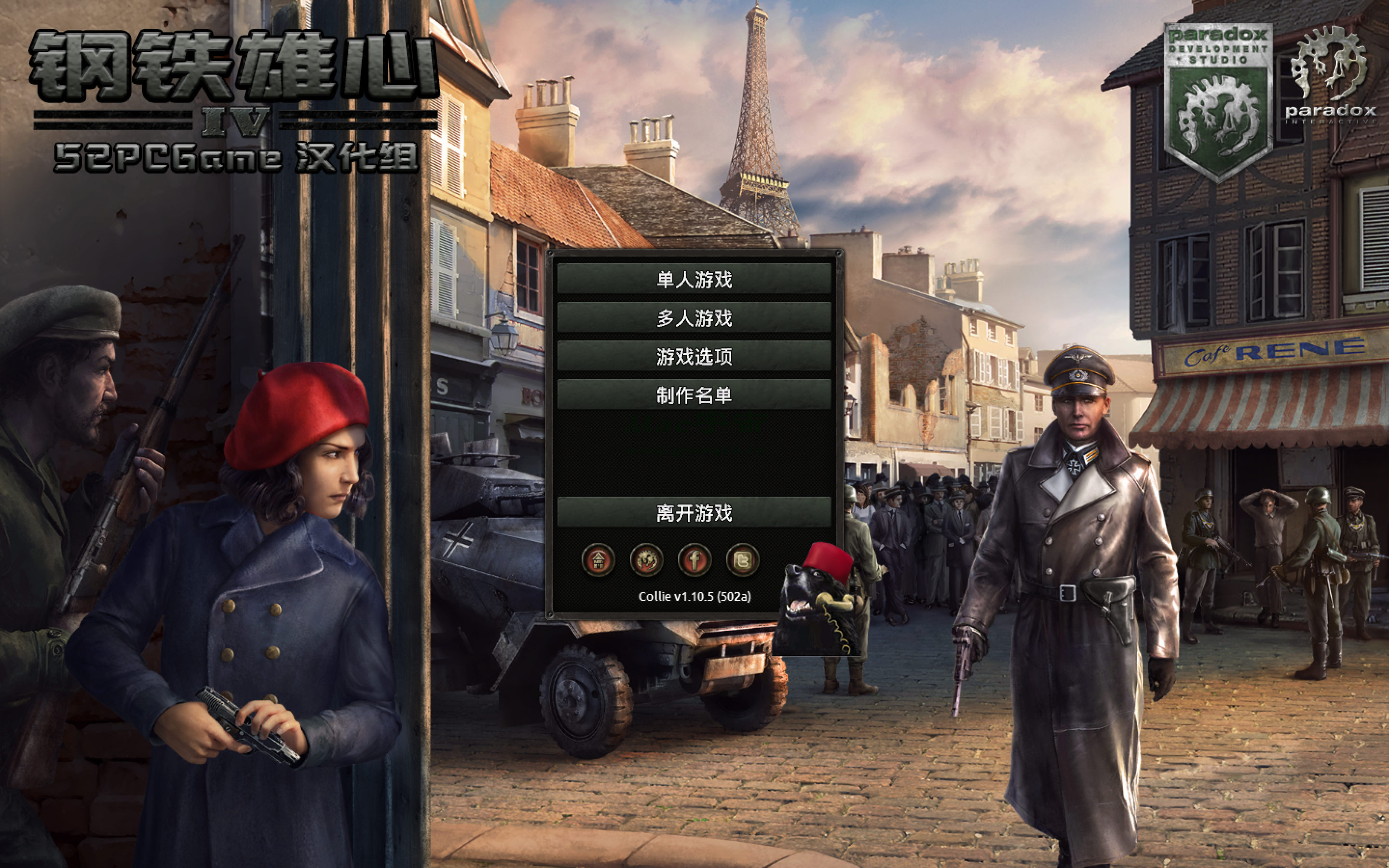Open the Twitter bird icon
This screenshot has width=1389, height=868.
(x=743, y=560)
